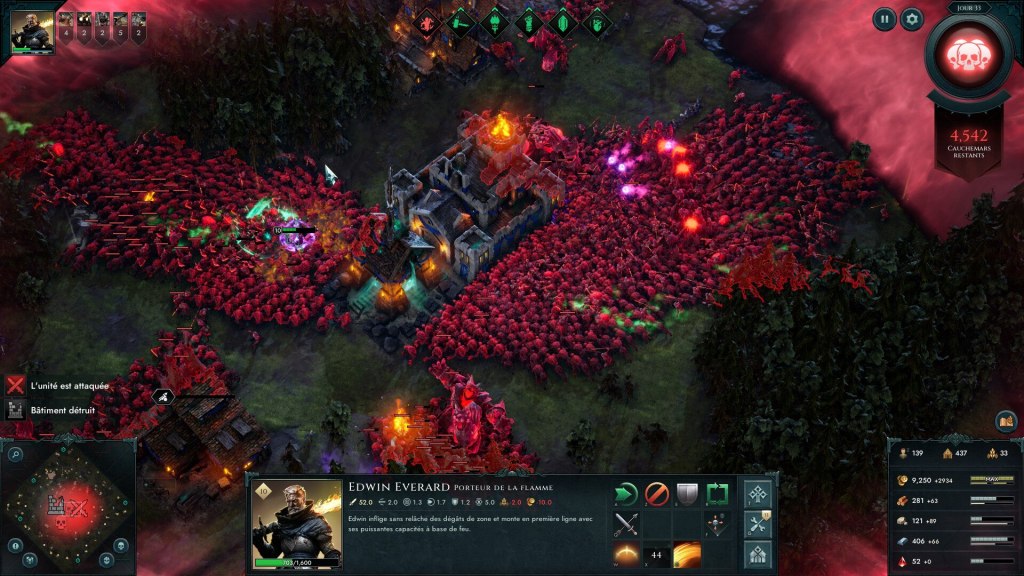This screenshot has width=1024, height=576.
Task: Select Edwin's hero portrait in top-left corner
Action: (x=32, y=32)
